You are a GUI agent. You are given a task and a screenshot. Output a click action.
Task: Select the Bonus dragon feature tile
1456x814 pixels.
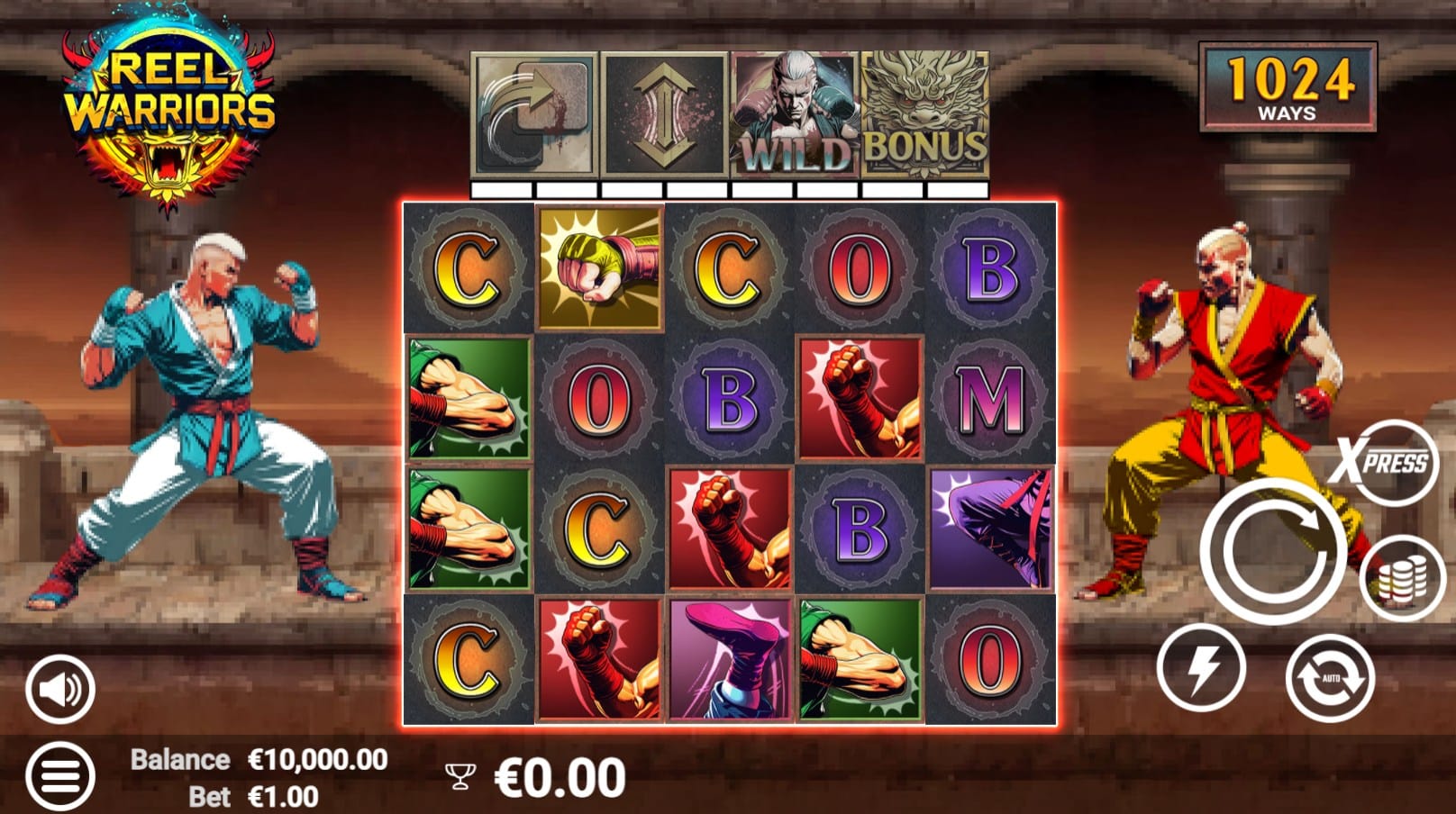pyautogui.click(x=924, y=114)
